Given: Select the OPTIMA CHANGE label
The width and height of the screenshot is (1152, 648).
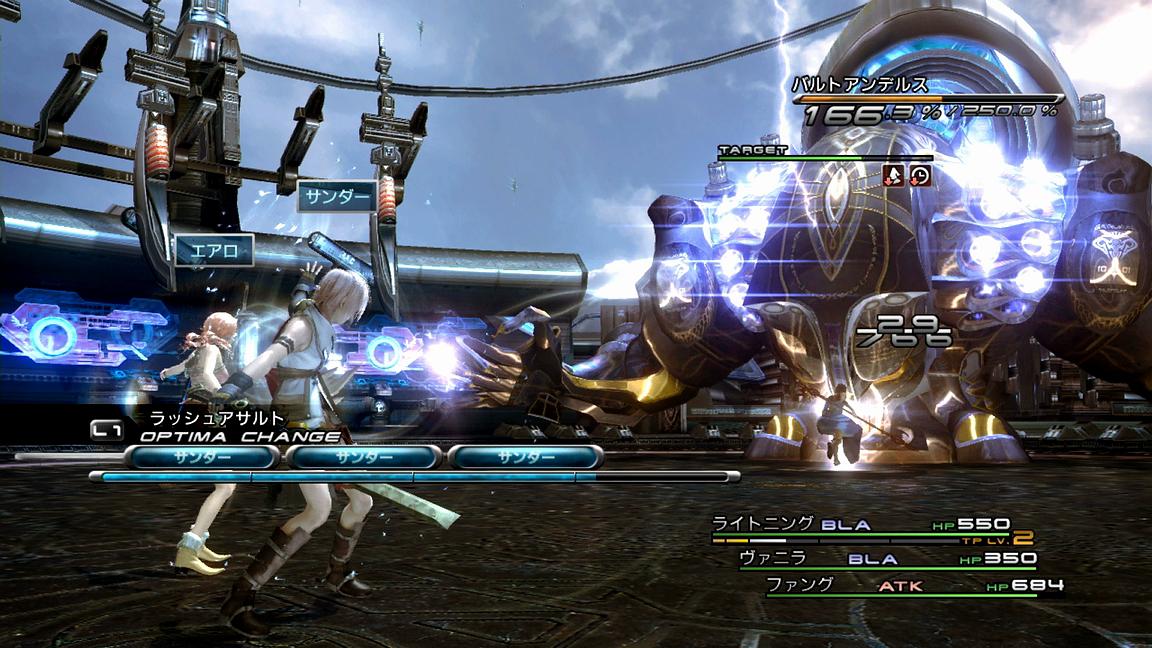Looking at the screenshot, I should [239, 436].
